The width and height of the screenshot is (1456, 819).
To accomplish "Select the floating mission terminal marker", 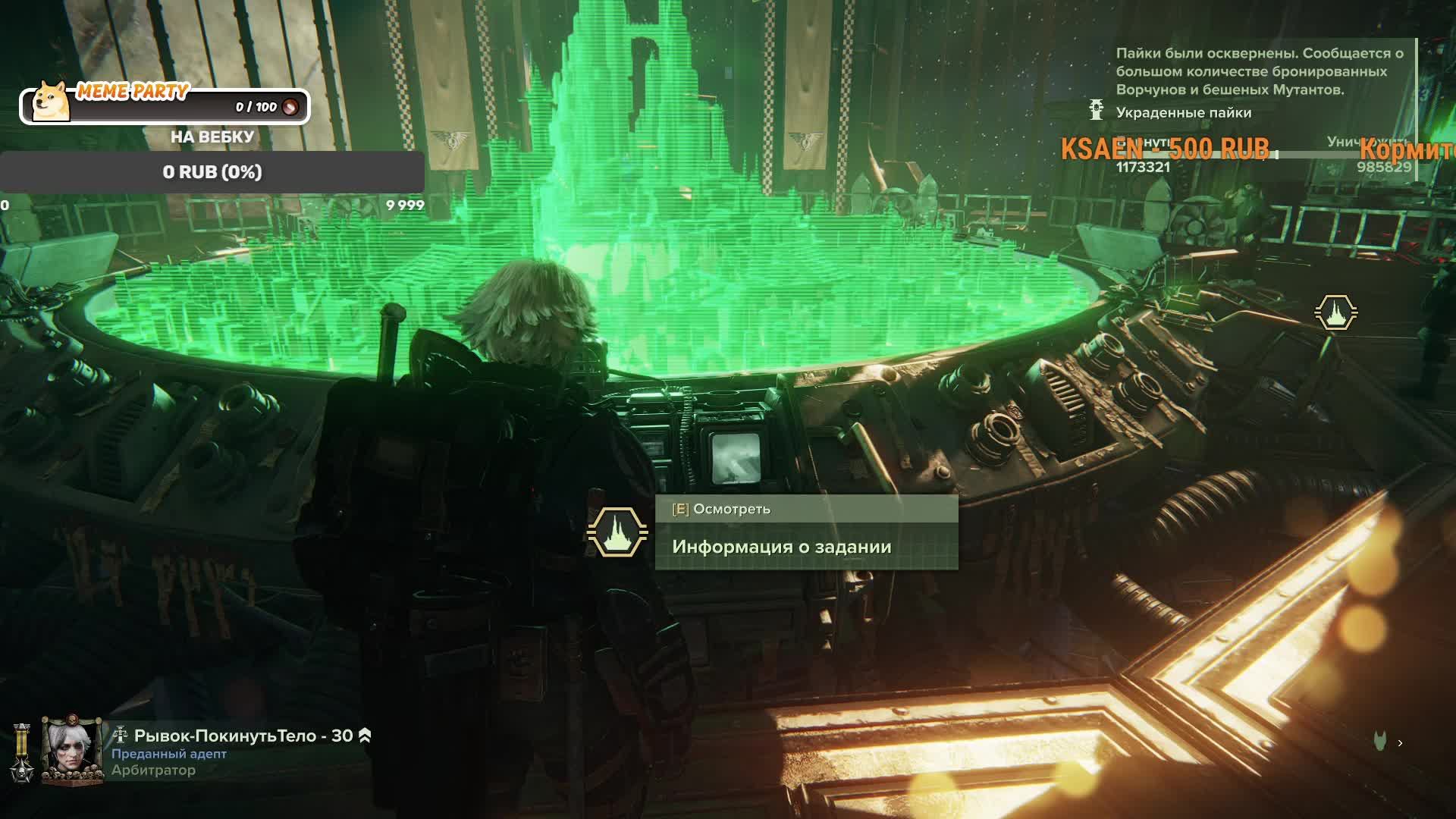I will [x=1335, y=312].
